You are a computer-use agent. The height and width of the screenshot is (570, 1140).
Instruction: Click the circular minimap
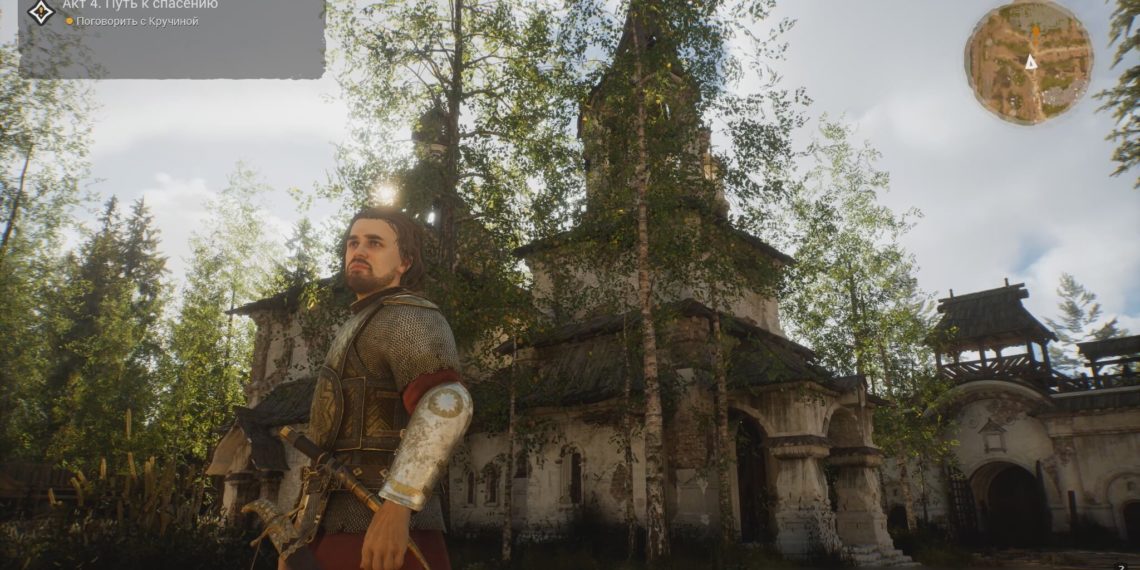[x=1028, y=62]
